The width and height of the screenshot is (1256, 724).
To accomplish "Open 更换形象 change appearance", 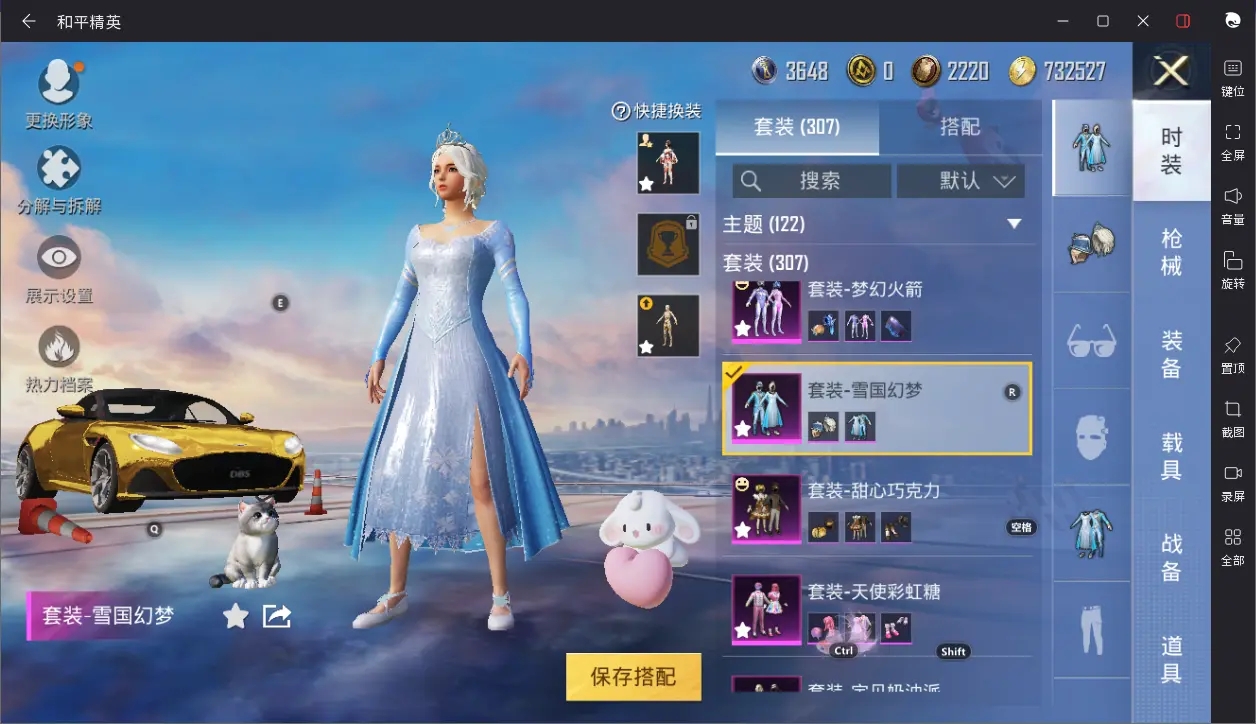I will (59, 94).
